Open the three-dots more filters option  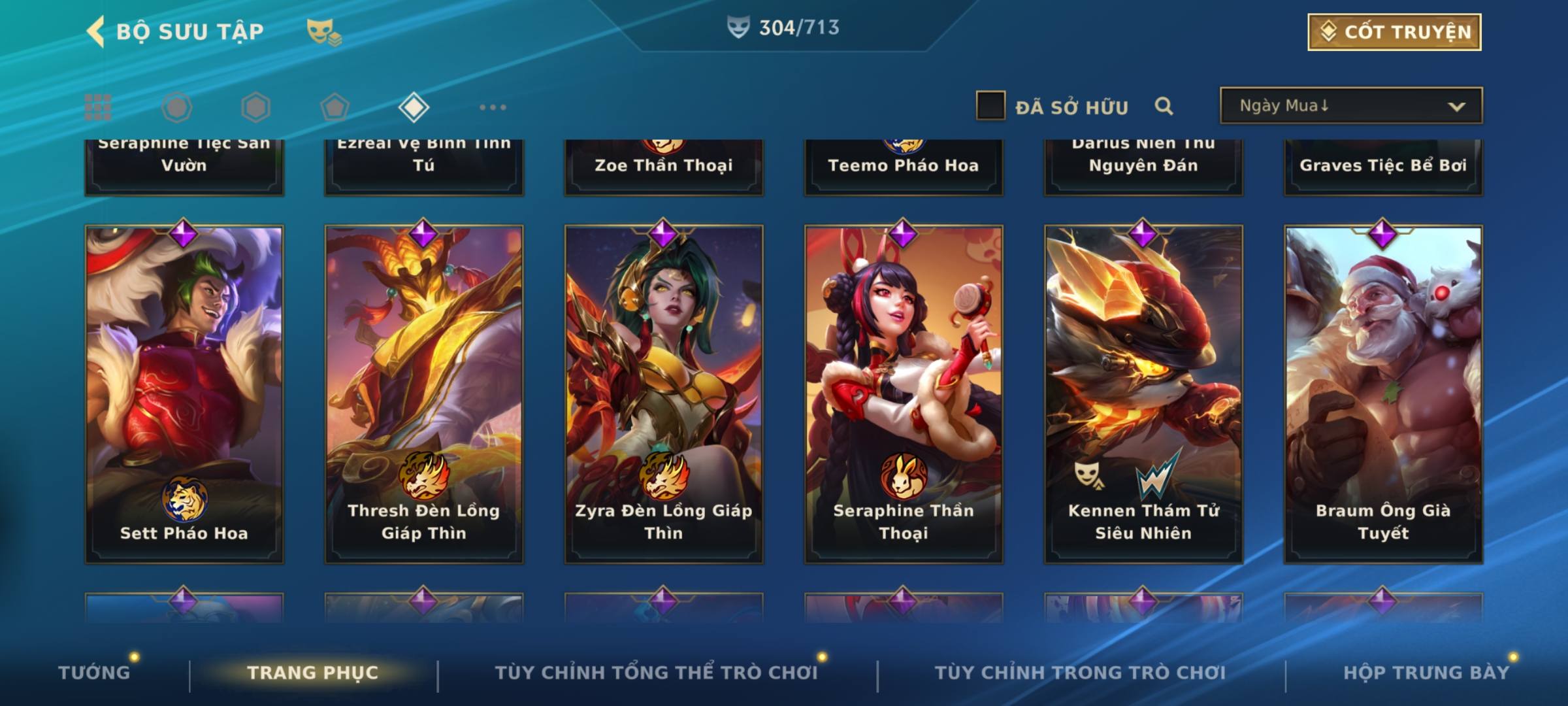493,107
